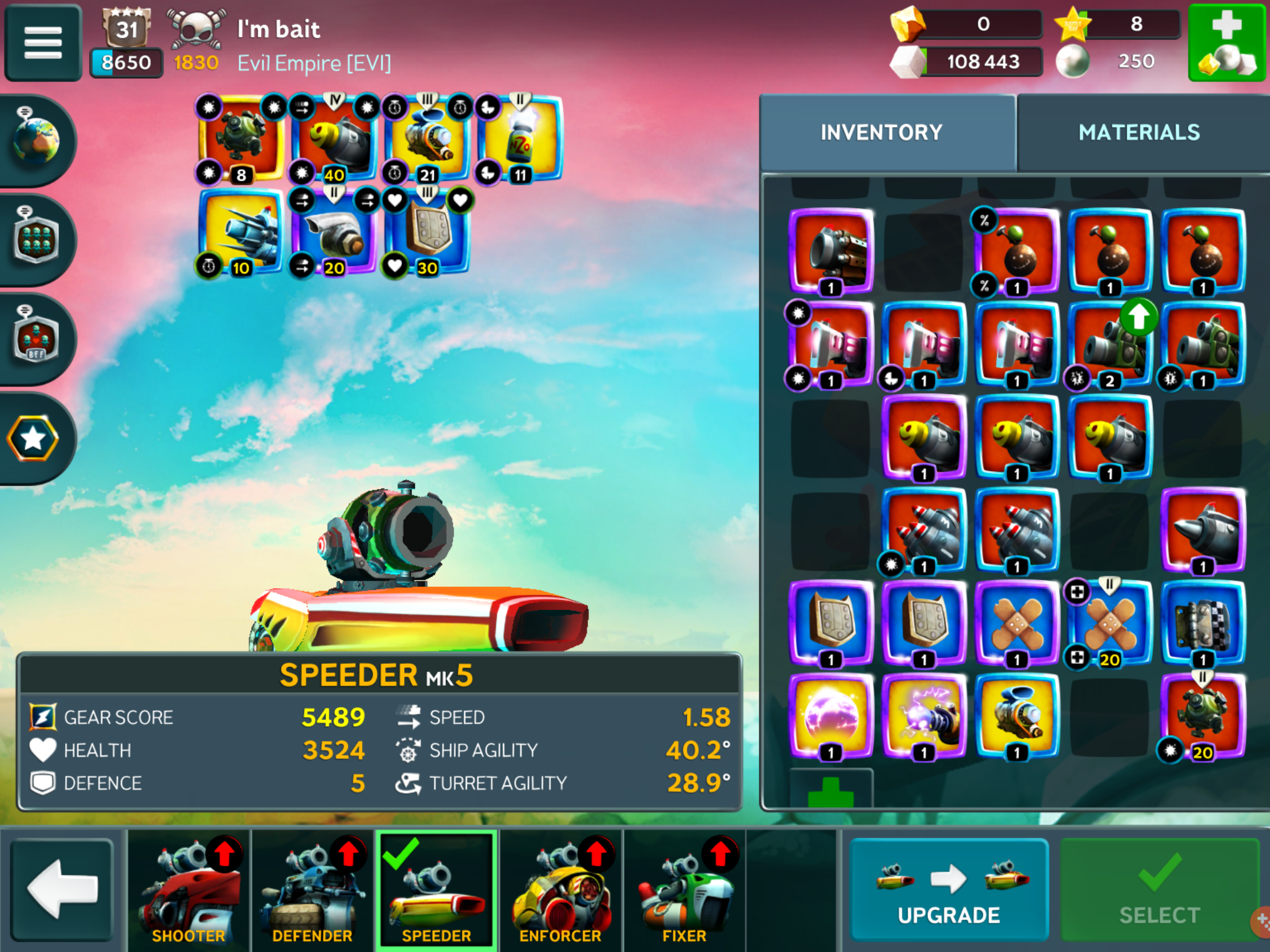Open the hamburger main menu

42,42
